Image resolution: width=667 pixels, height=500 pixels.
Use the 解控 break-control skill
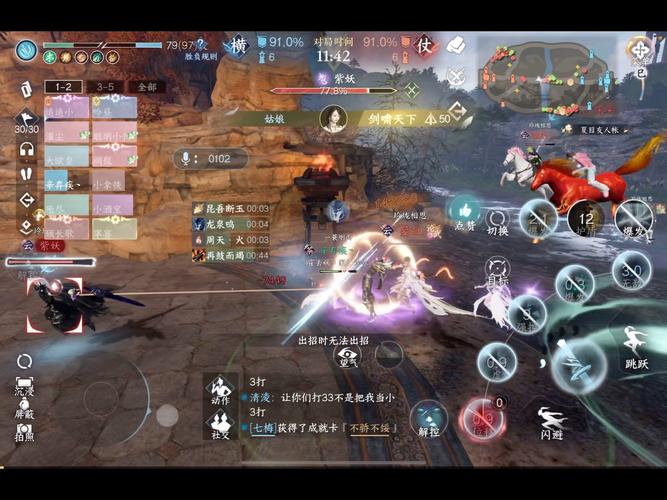pyautogui.click(x=428, y=418)
